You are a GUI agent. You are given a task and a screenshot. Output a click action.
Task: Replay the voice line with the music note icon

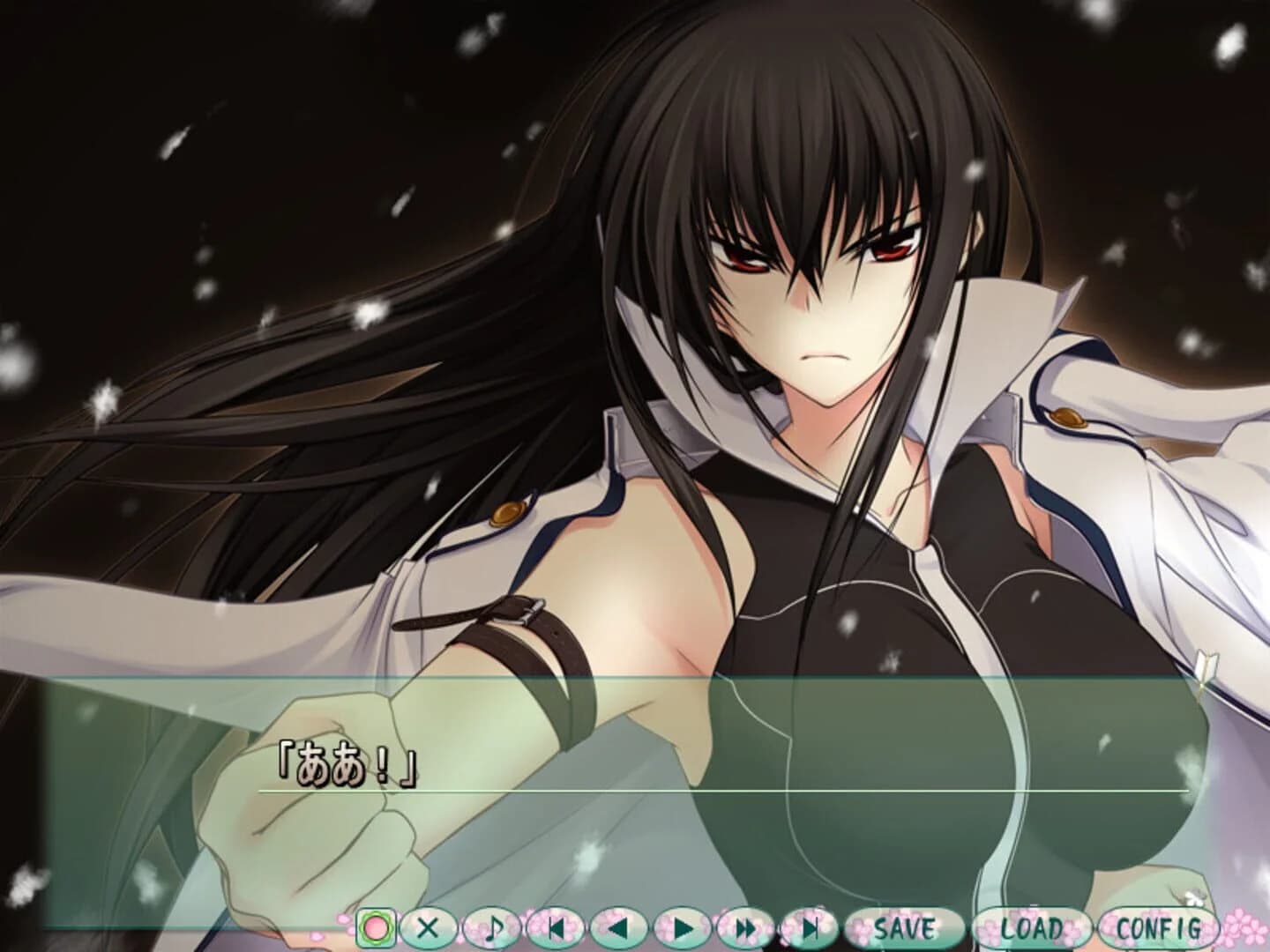[x=491, y=927]
